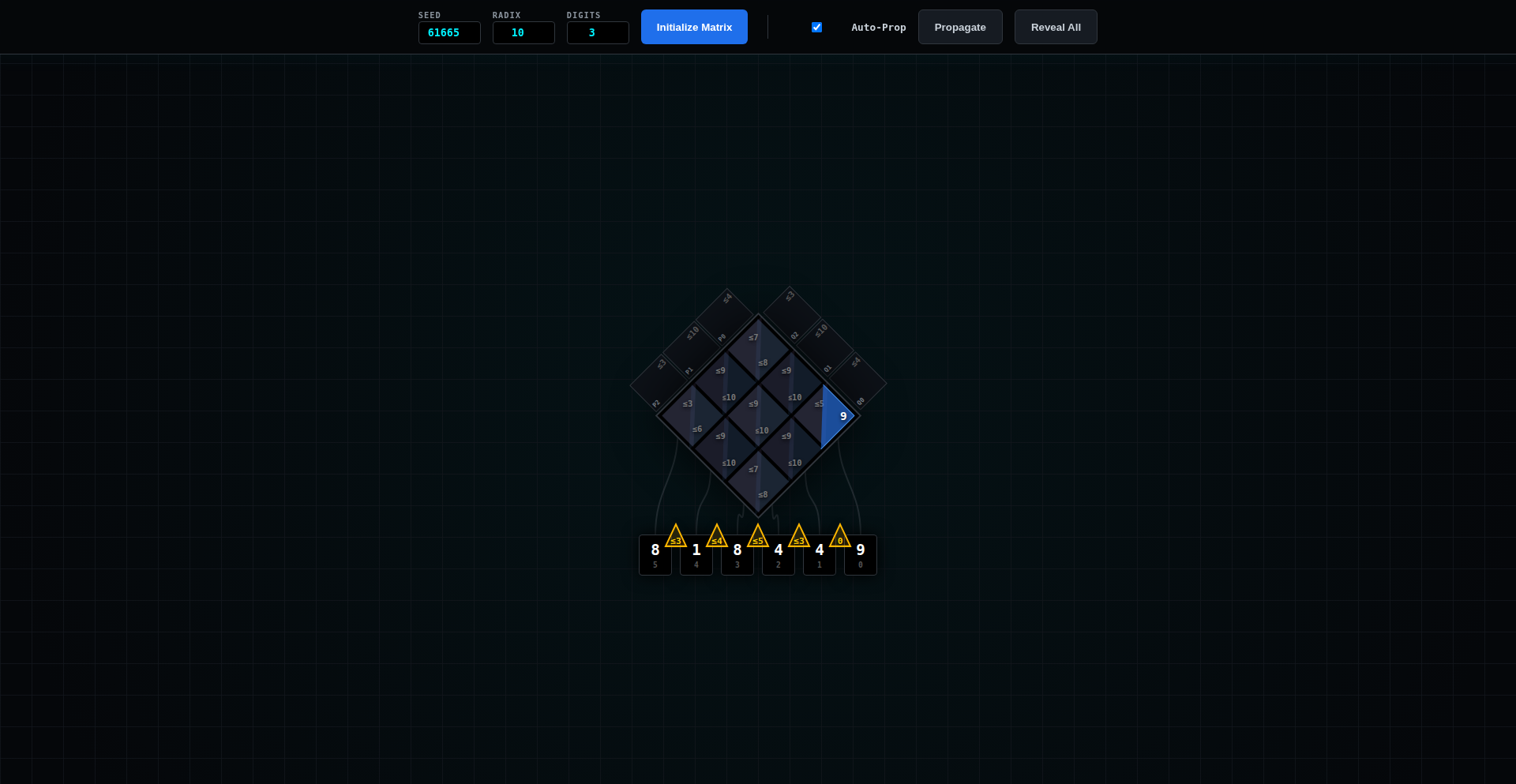Click the ≤5 warning triangle above the middle 8

tap(758, 536)
